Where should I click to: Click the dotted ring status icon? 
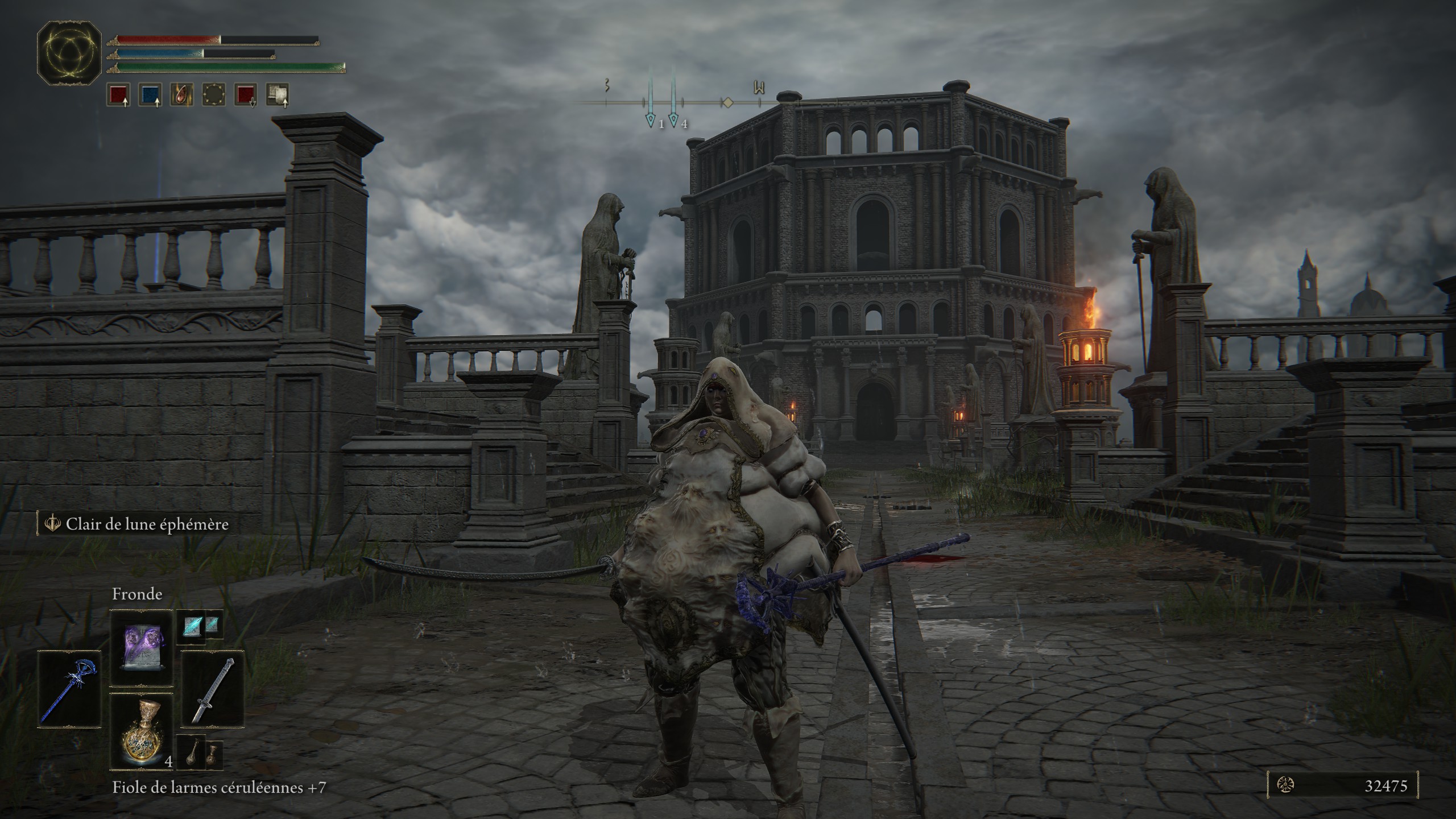click(x=213, y=95)
